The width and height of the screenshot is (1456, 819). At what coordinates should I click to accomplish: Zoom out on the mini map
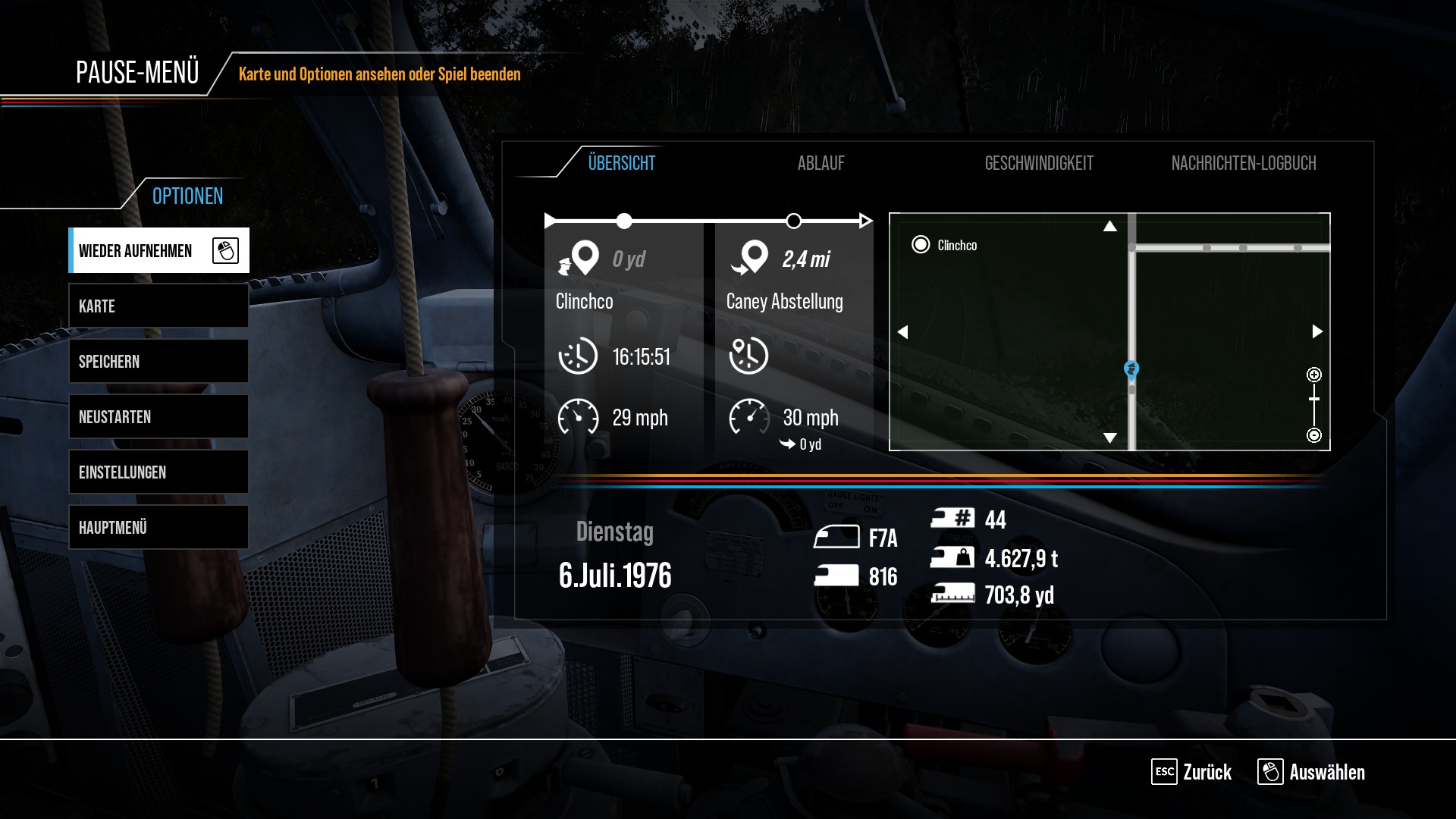click(1314, 435)
